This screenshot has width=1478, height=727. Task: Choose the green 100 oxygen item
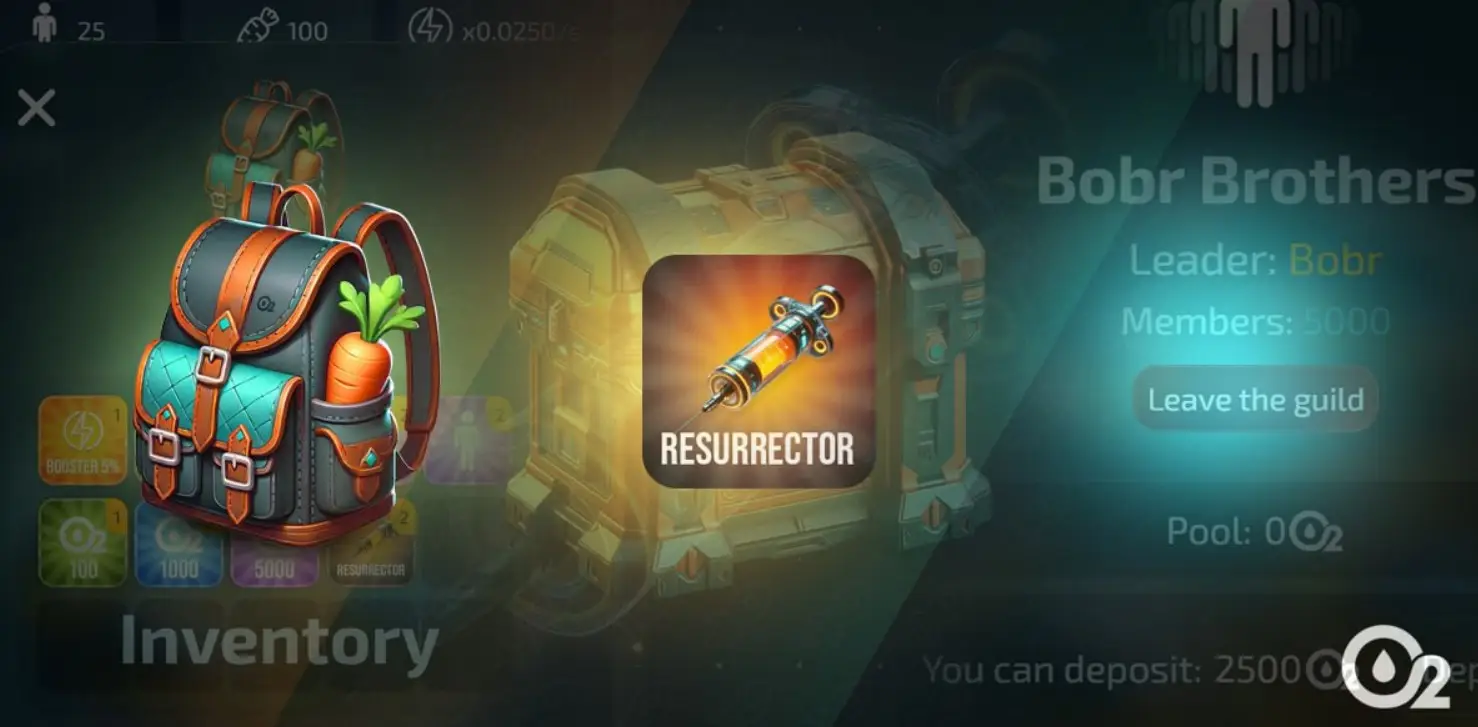83,542
